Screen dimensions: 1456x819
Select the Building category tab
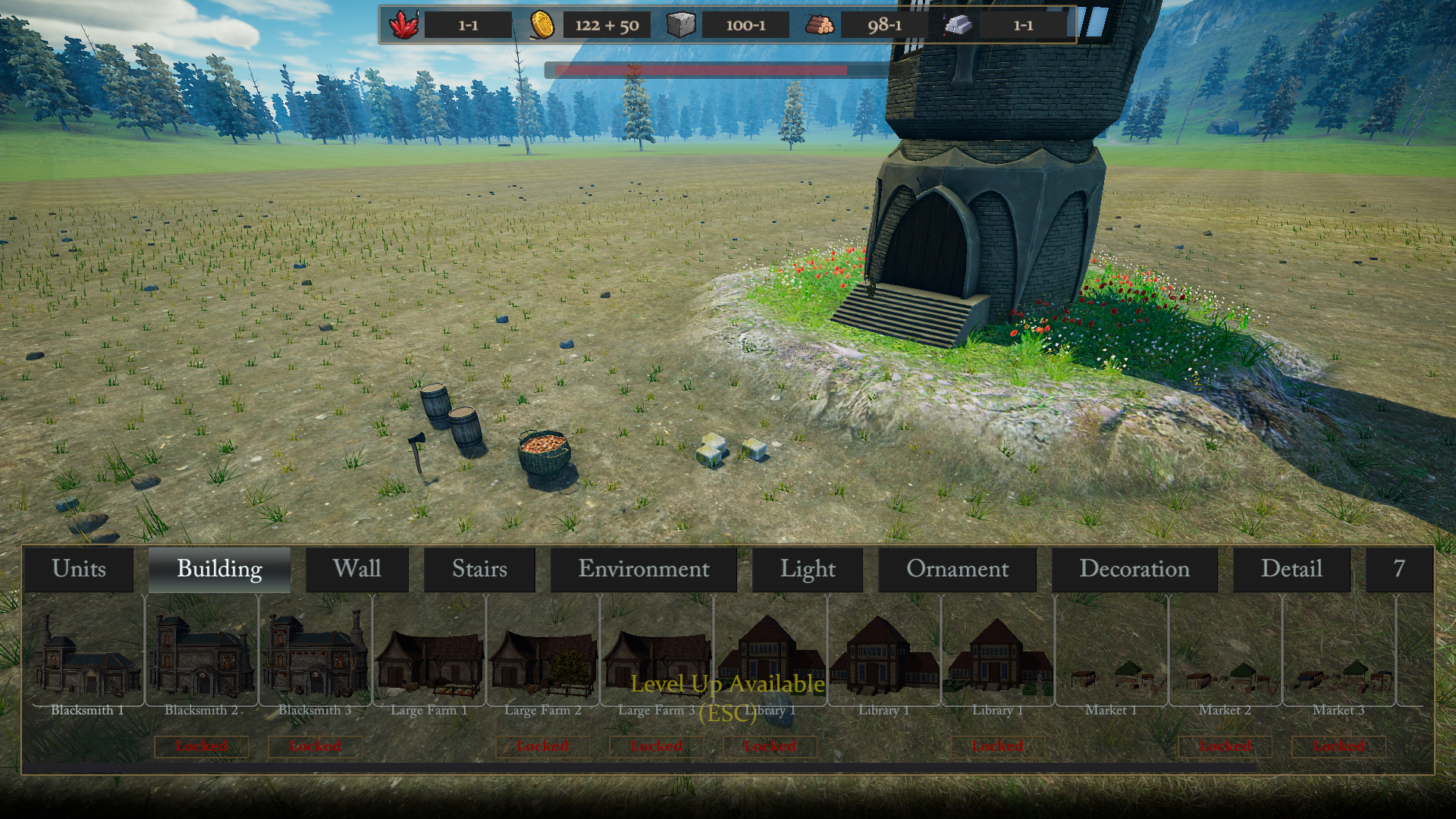point(219,569)
